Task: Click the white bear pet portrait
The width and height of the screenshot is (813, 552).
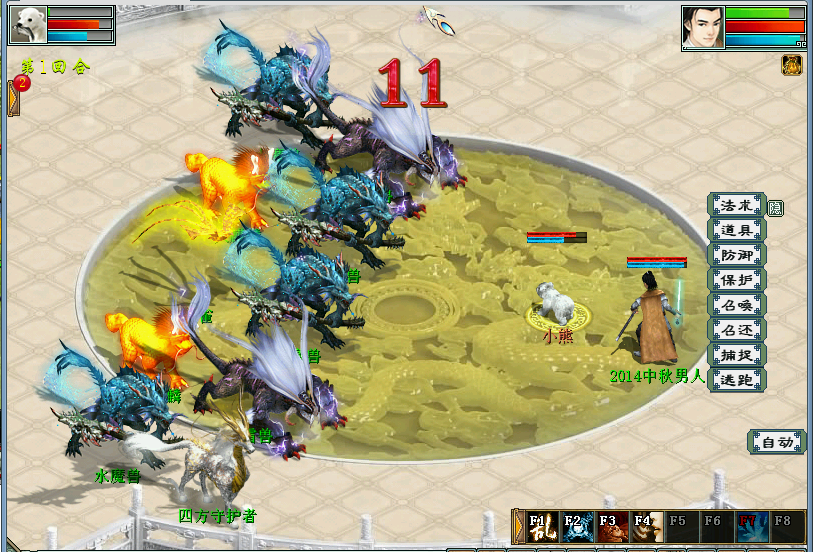Action: (x=28, y=25)
